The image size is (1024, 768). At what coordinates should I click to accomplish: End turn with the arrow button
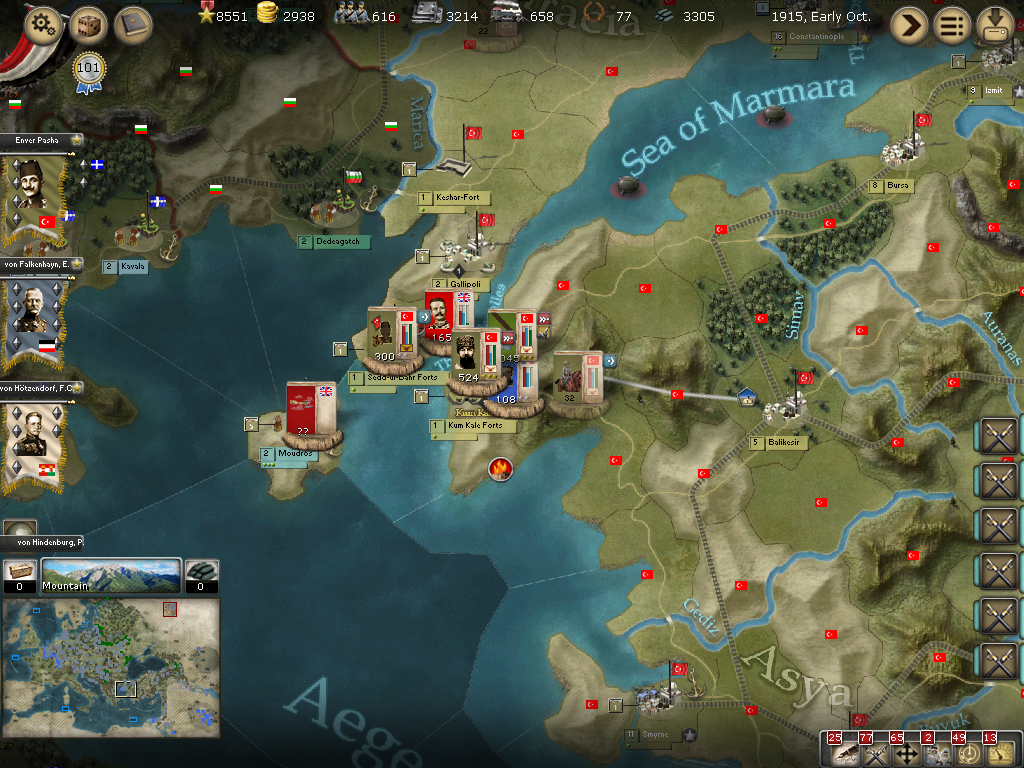point(909,25)
